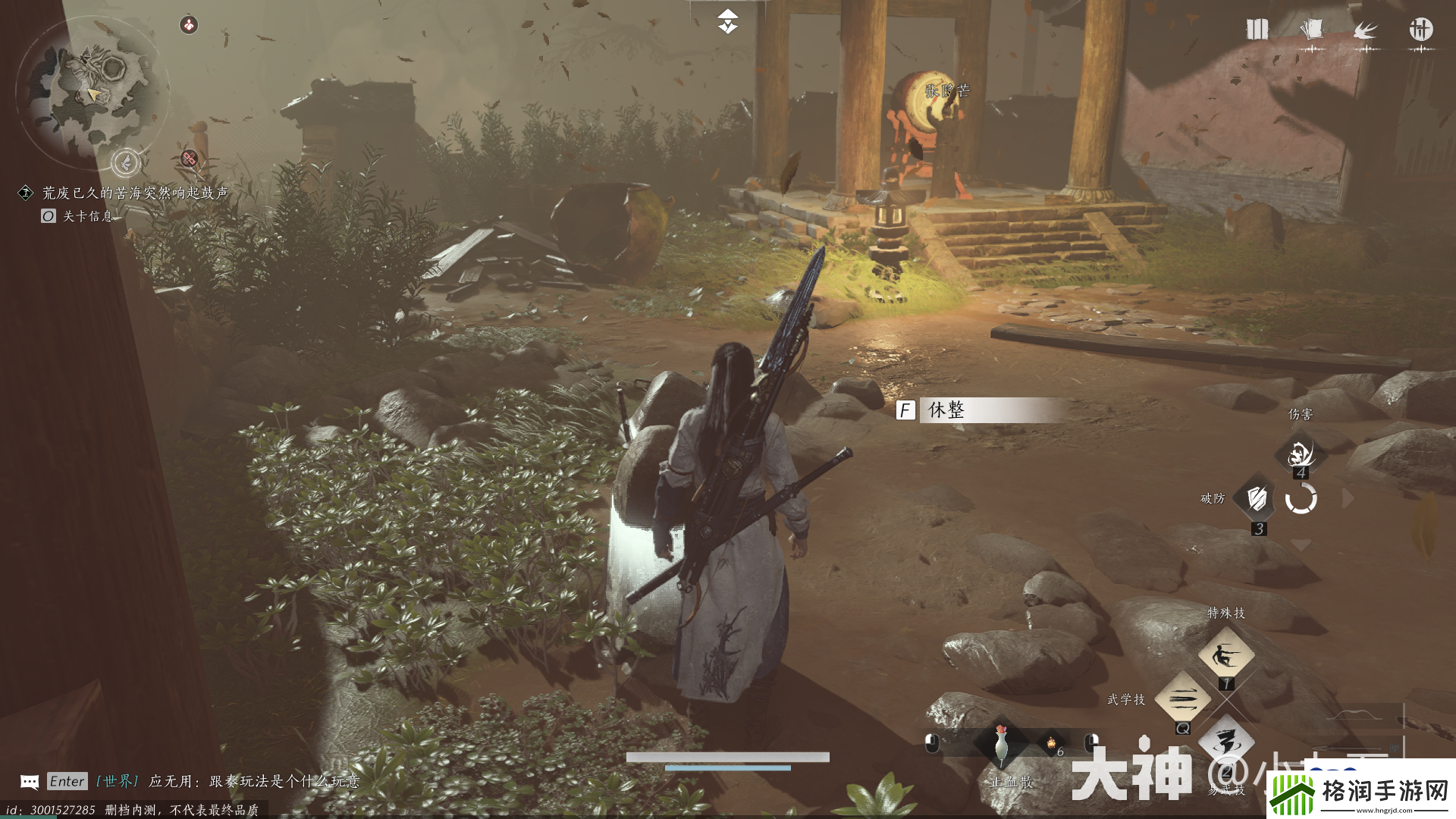Click the compass marker at top center
This screenshot has width=1456, height=819.
tap(728, 22)
